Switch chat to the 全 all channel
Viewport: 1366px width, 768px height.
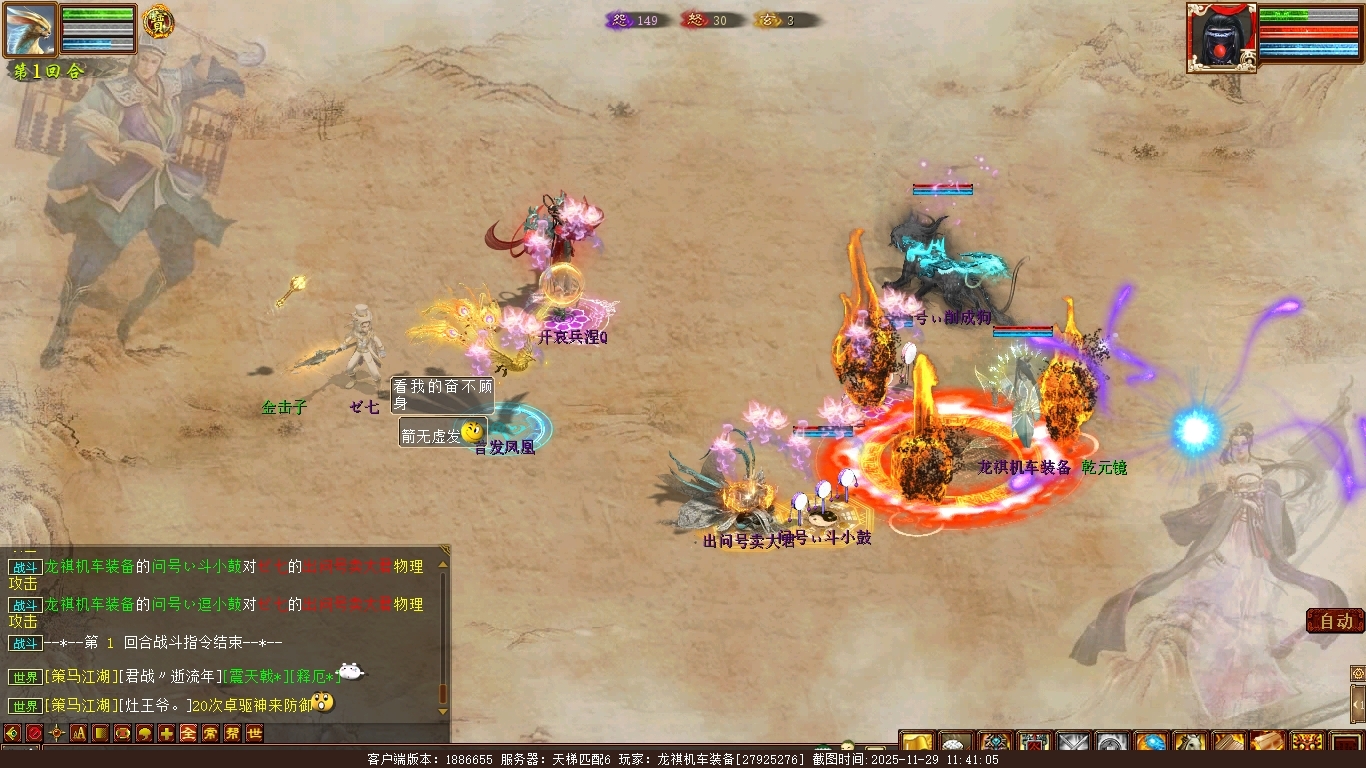tap(188, 733)
